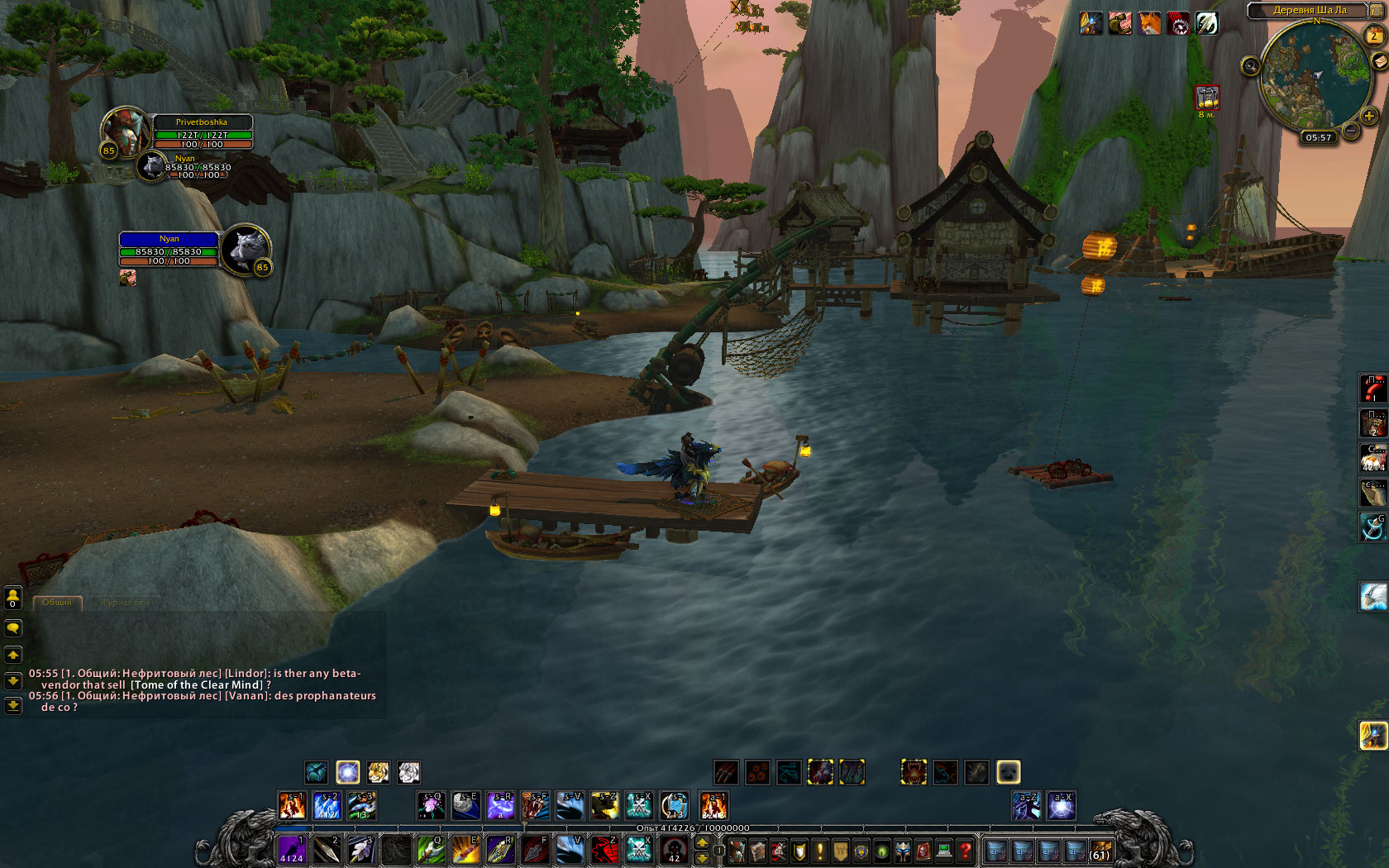Click the glowing highlighted pet bar skull icon

click(x=1008, y=772)
